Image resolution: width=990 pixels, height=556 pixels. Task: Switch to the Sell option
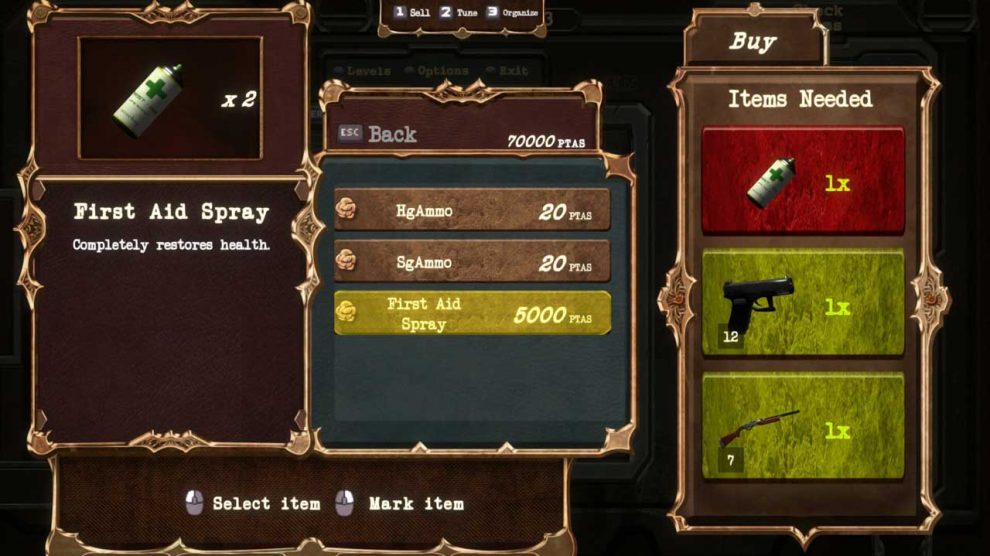(411, 13)
